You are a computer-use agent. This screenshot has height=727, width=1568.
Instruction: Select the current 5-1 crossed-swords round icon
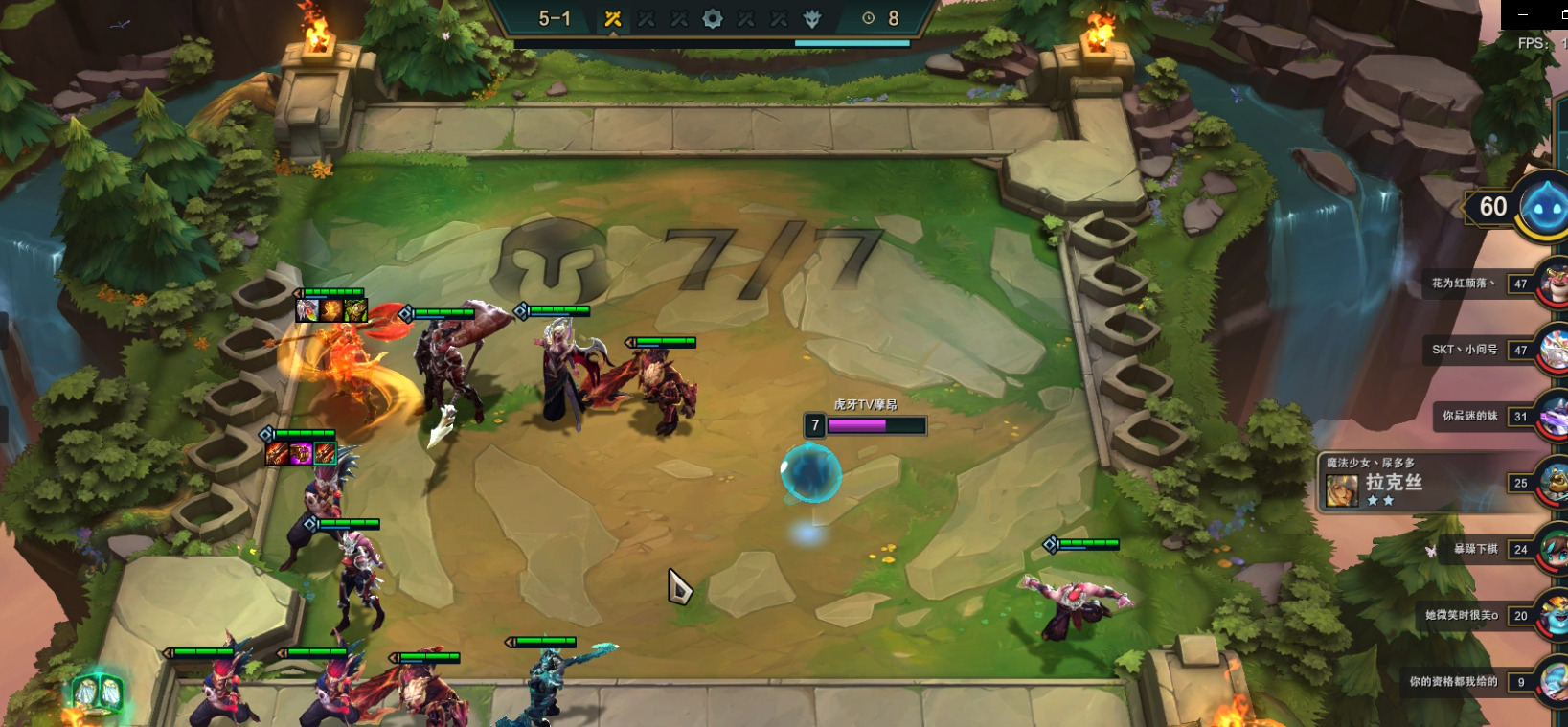[x=613, y=18]
